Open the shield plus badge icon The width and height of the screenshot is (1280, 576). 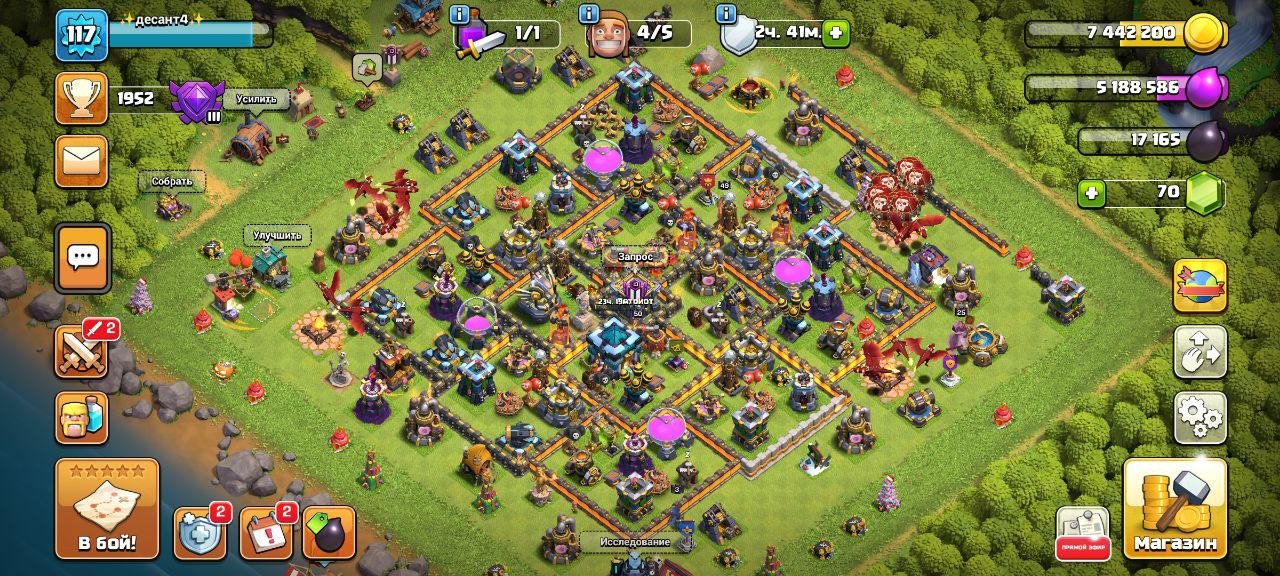[x=198, y=534]
